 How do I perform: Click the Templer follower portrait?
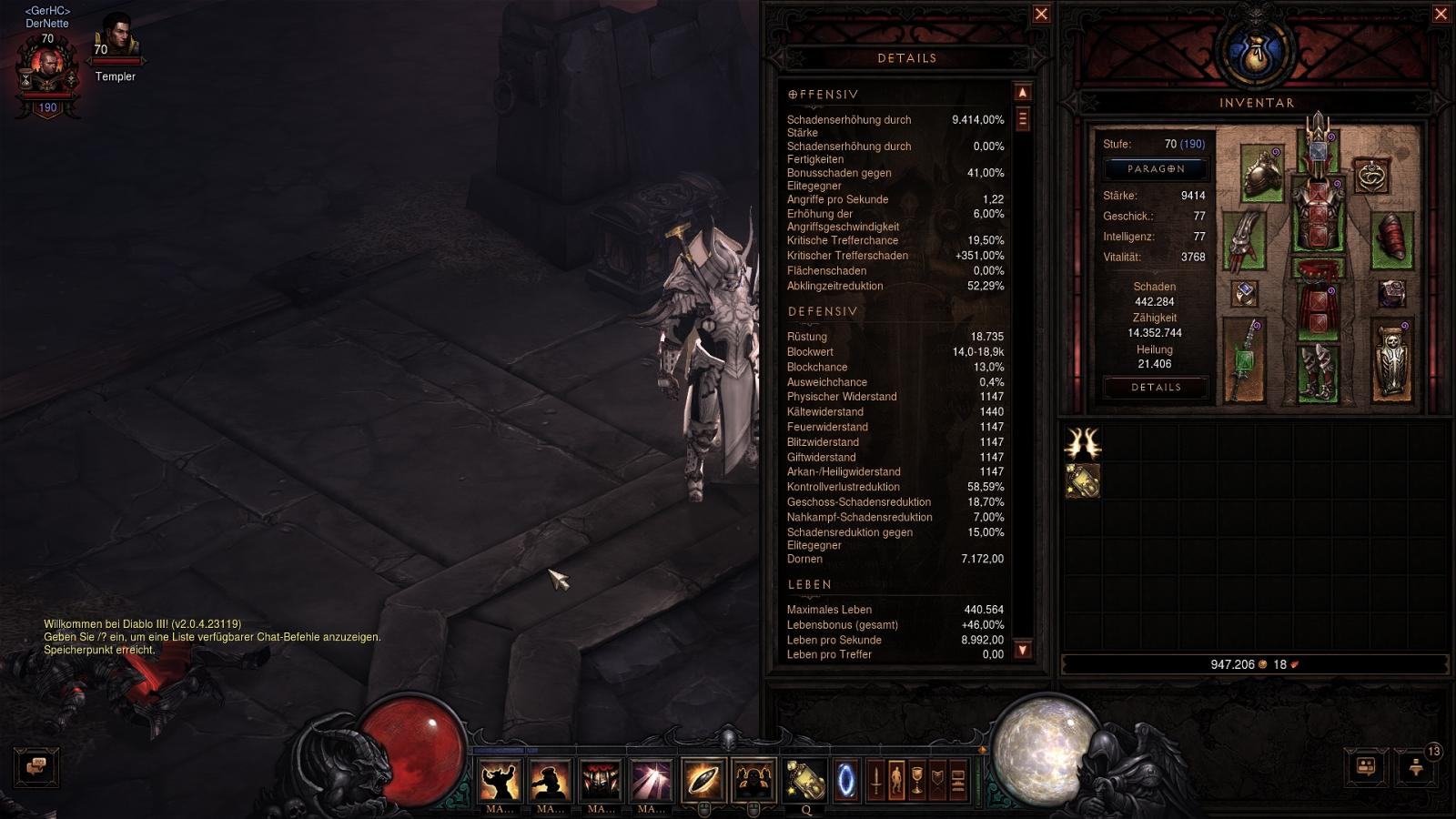116,38
